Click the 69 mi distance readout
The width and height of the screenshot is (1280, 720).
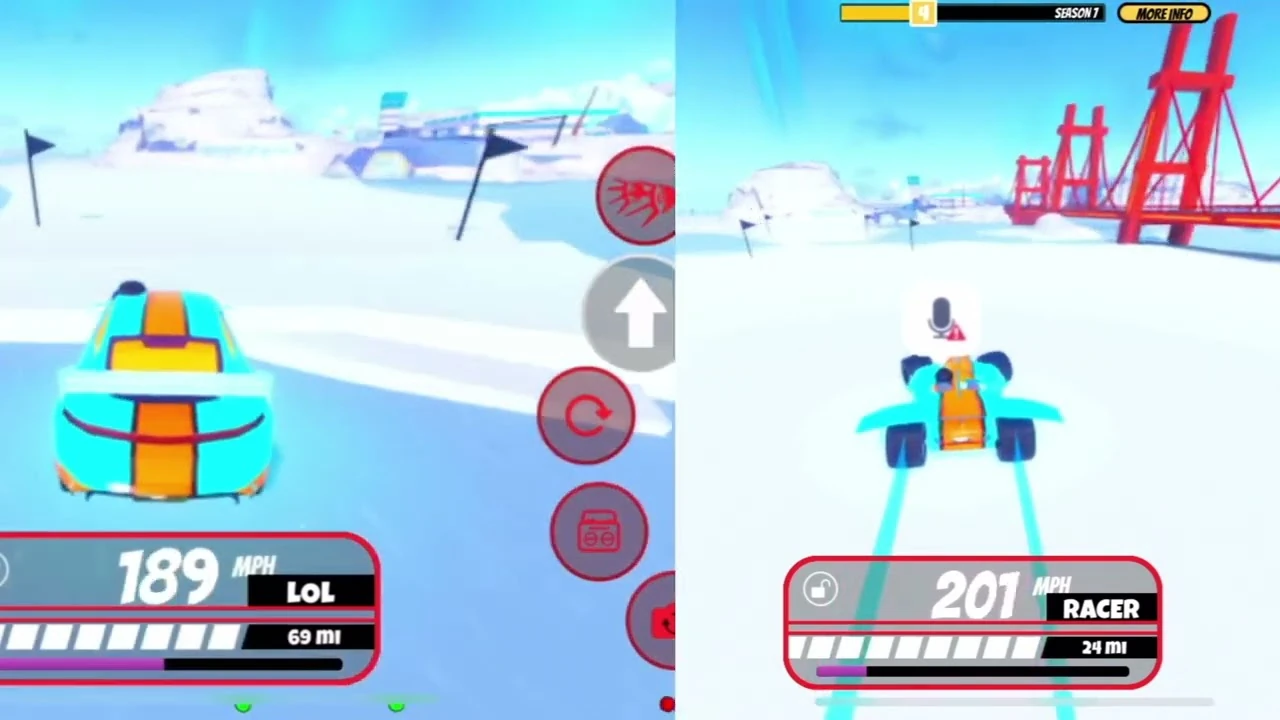click(313, 638)
